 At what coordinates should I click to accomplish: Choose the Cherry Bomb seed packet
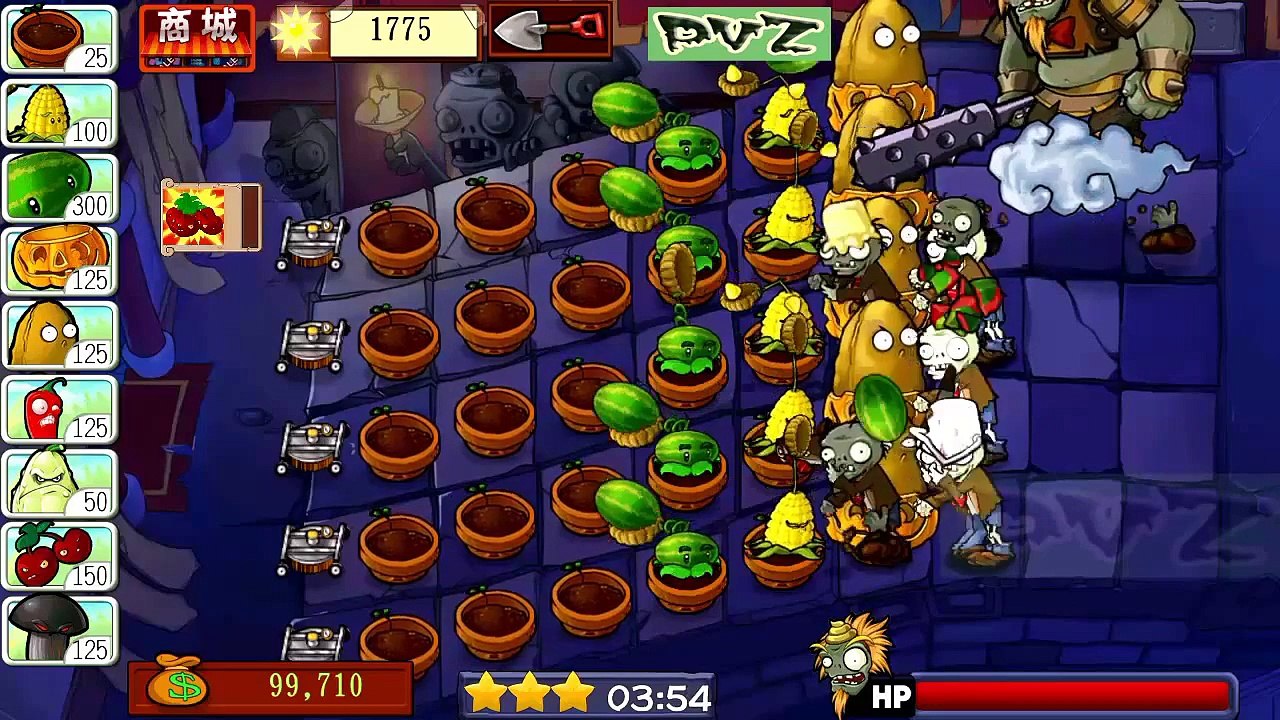point(60,557)
